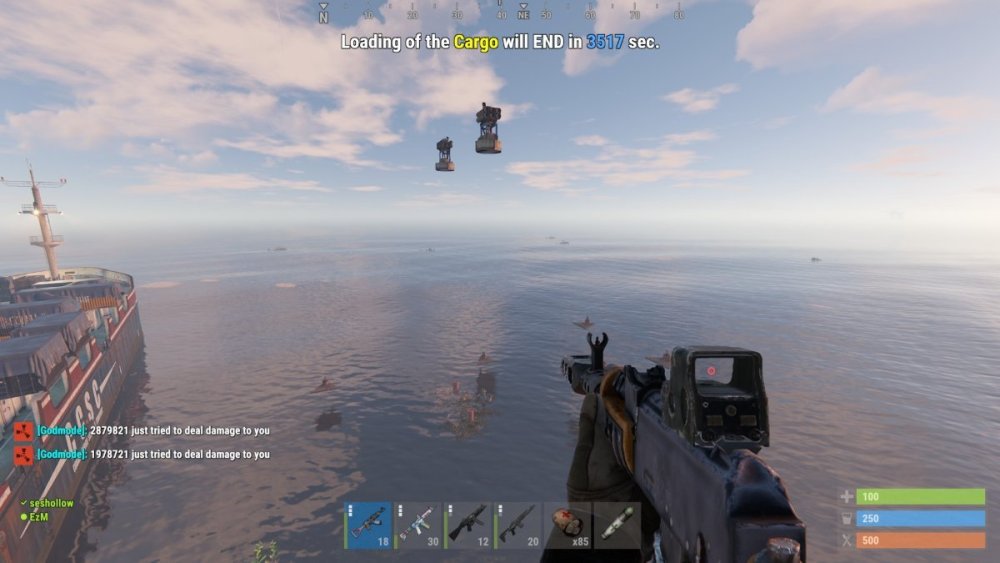Choose the medical syringe hotbar slot
1000x563 pixels.
point(617,525)
